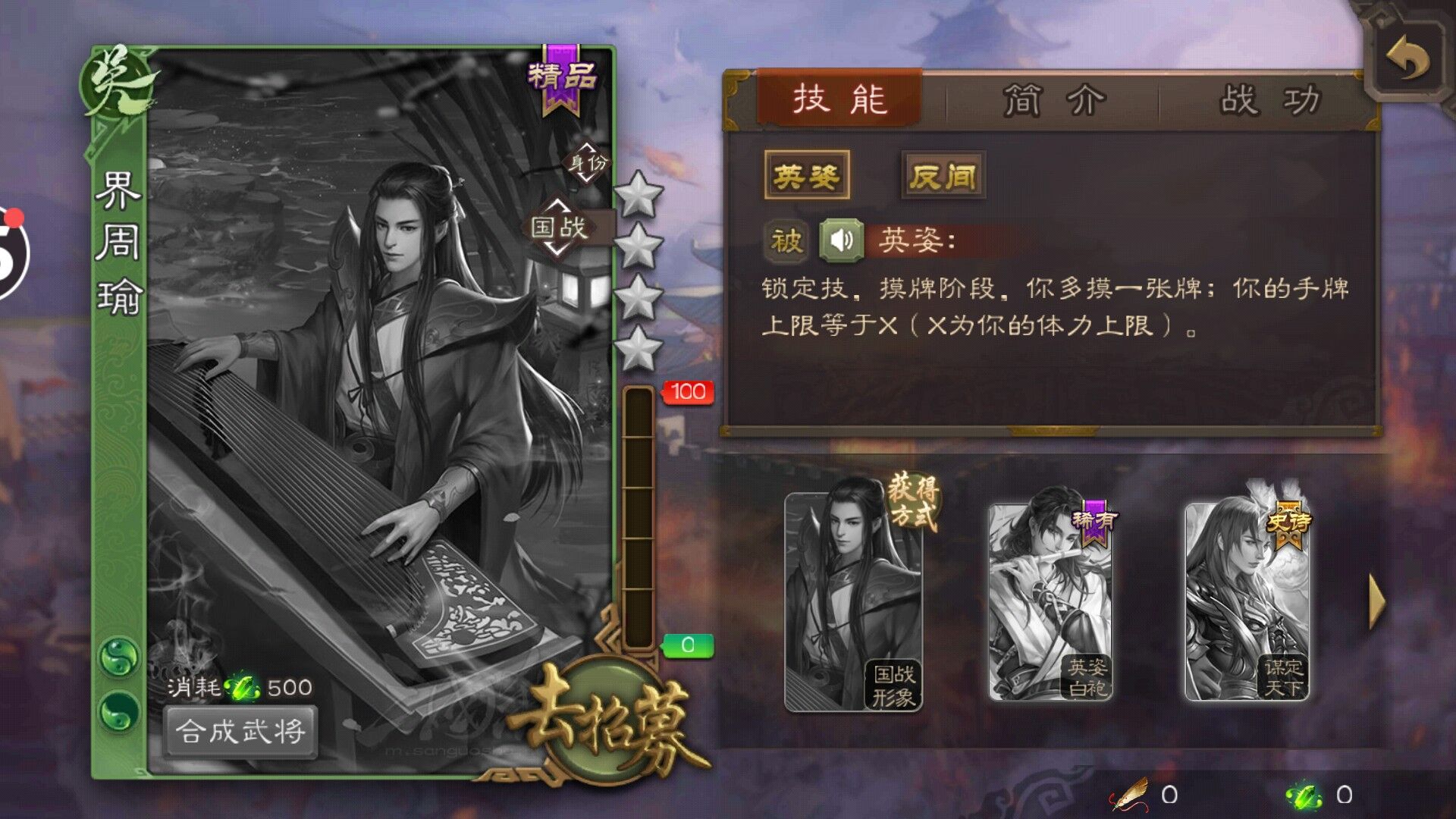Screen dimensions: 1456x819
Task: Select the 英姿白袍 skin thumbnail
Action: (1053, 603)
